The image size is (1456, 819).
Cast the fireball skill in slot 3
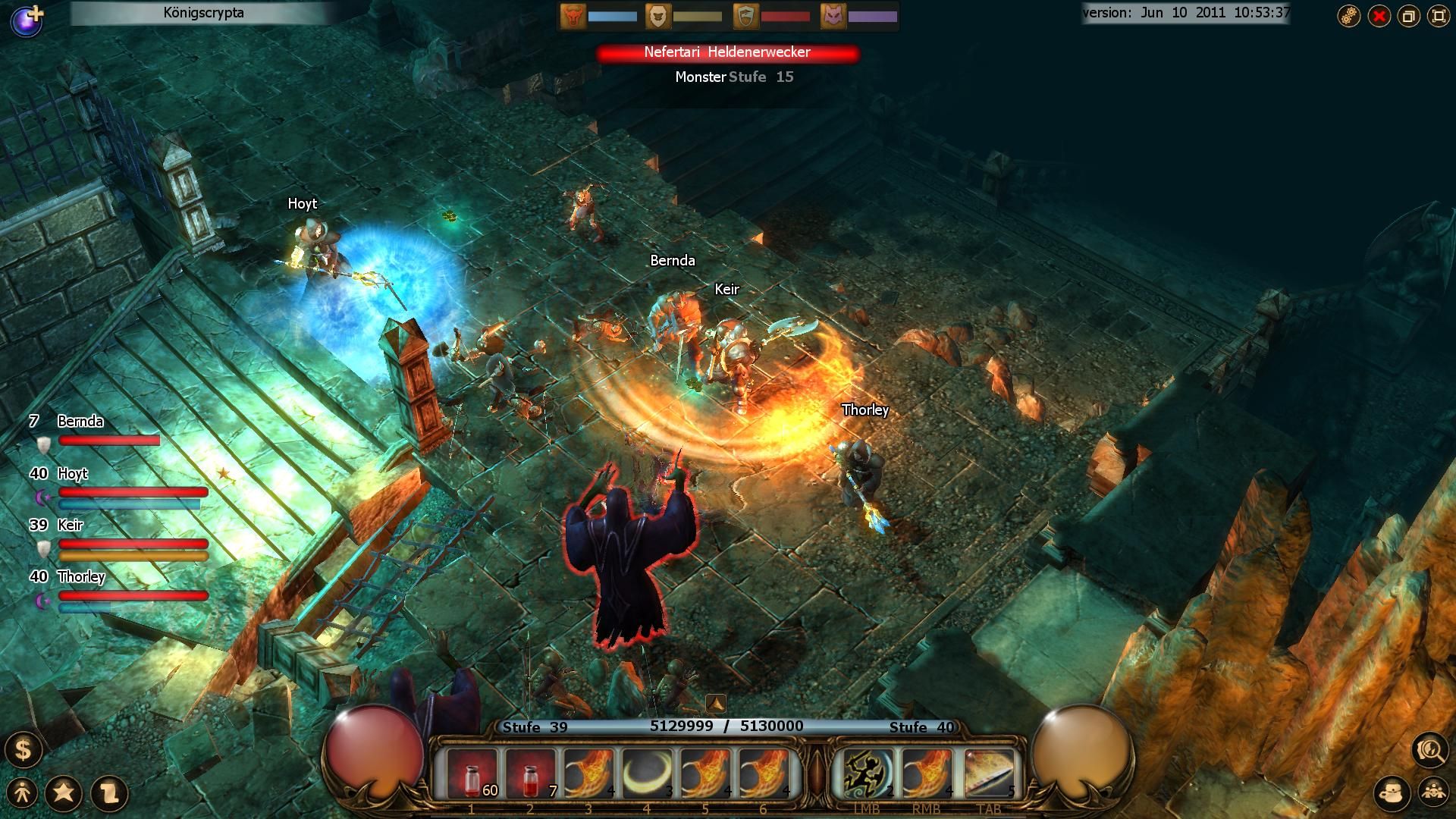tap(591, 772)
